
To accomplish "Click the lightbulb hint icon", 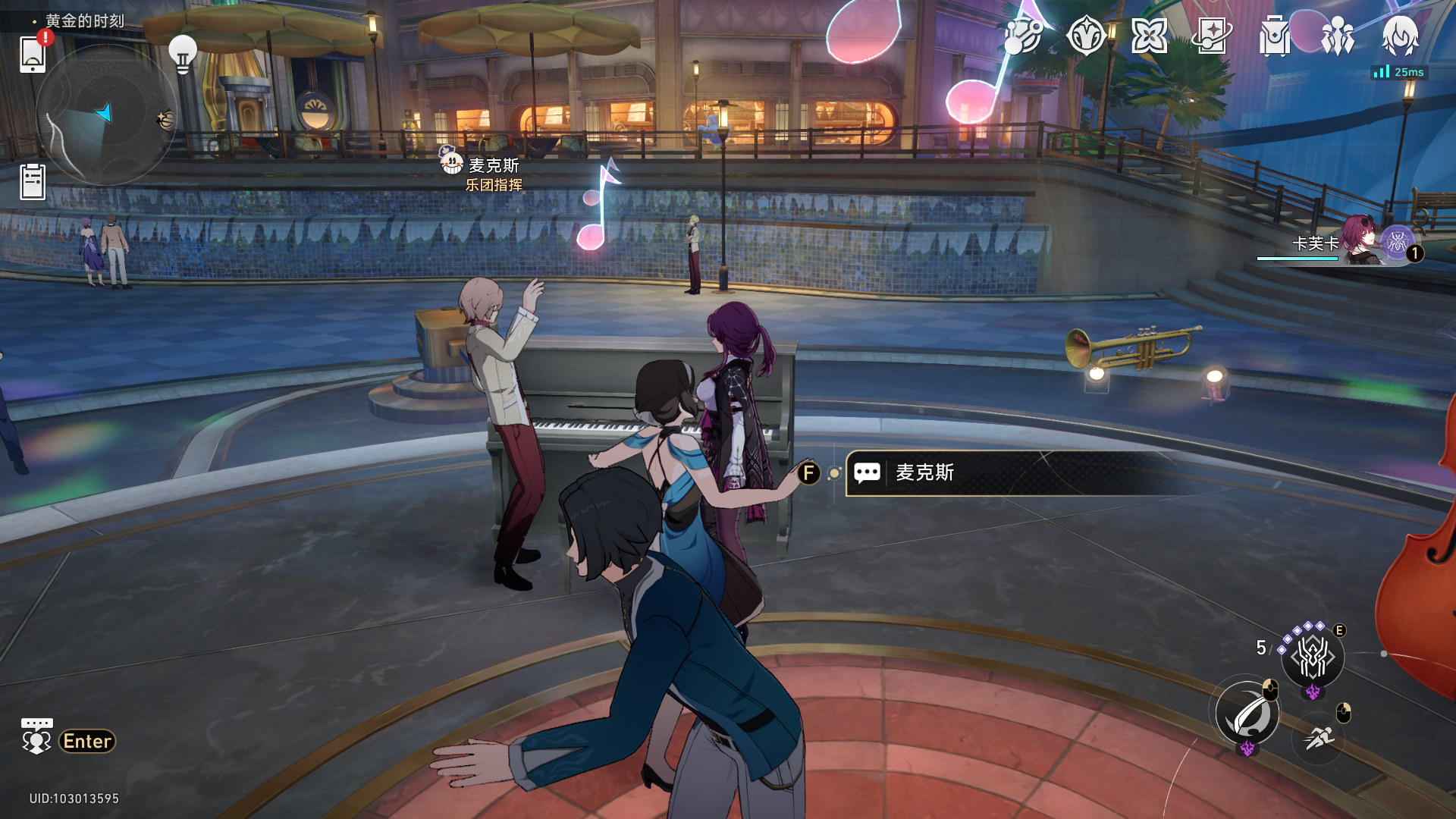I will coord(182,53).
